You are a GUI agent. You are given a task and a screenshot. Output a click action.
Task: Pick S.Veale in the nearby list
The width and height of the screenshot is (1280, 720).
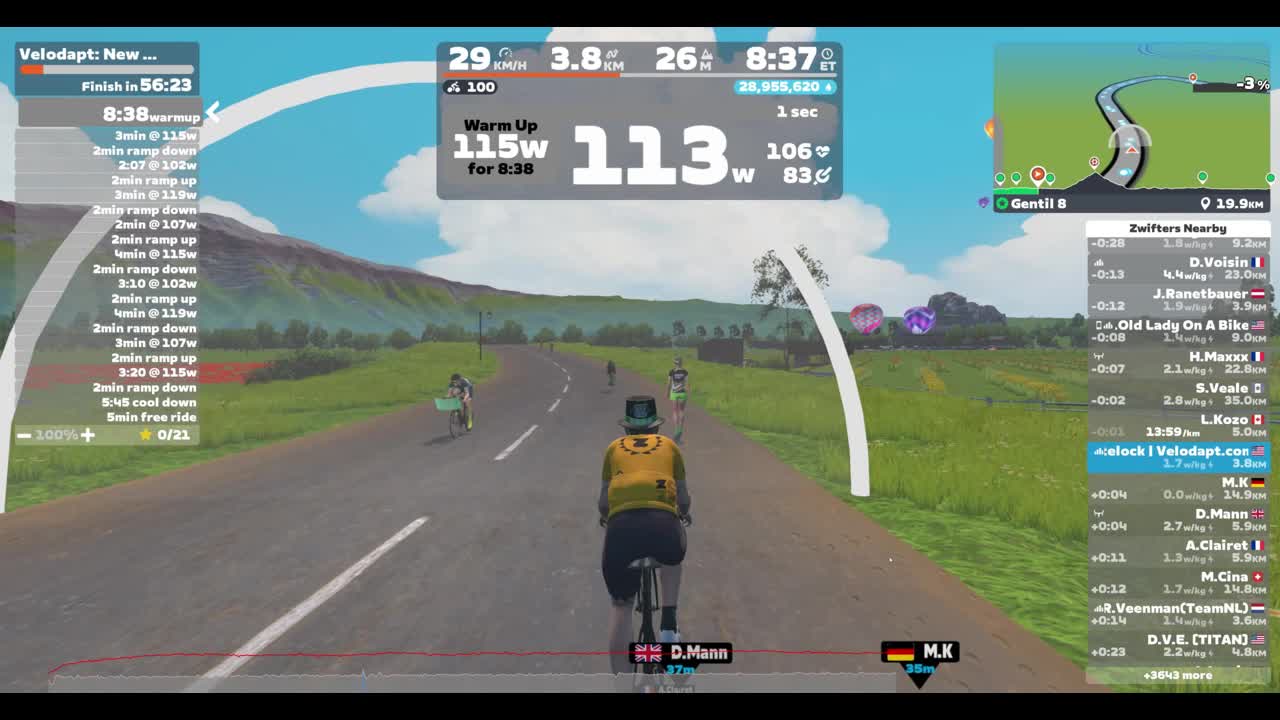(1178, 394)
